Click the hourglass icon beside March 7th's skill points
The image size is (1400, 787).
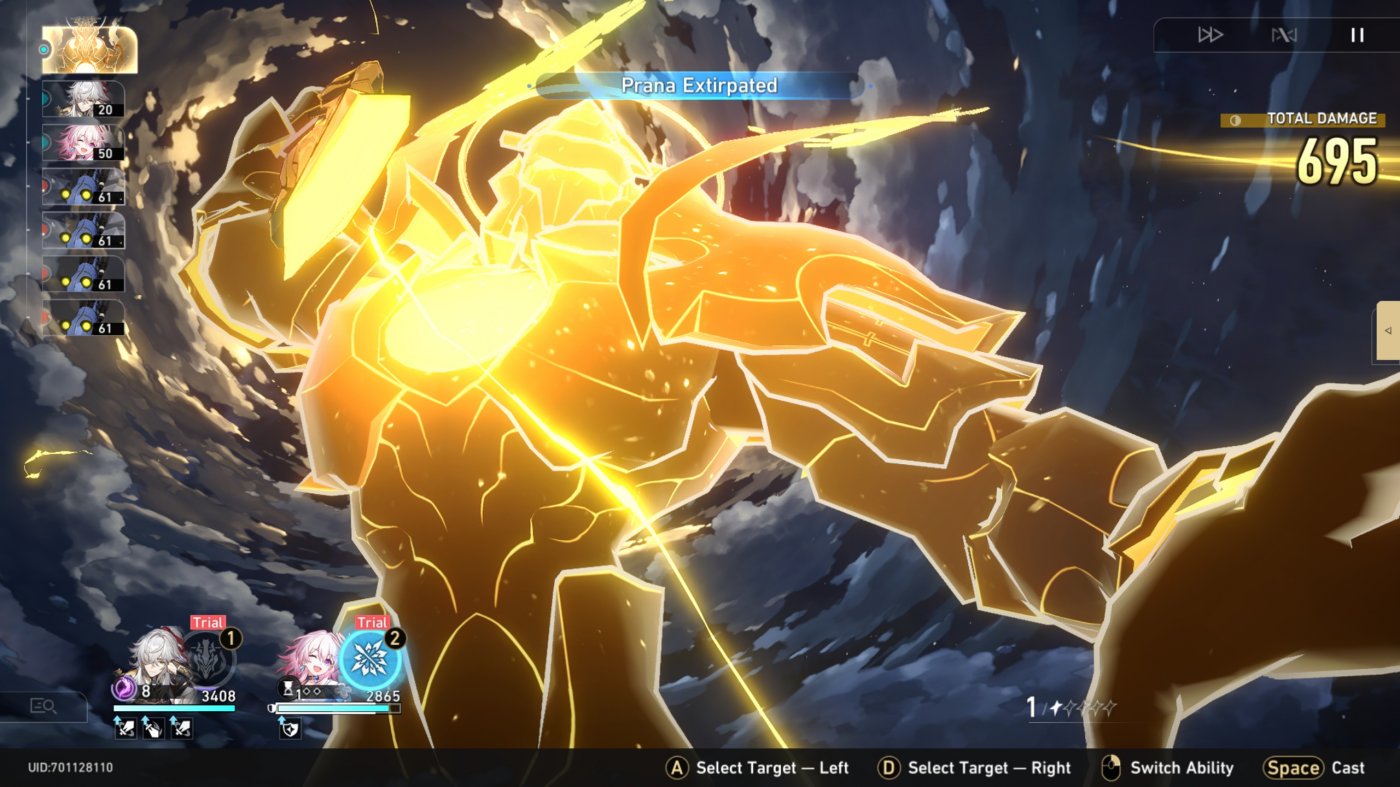coord(288,688)
